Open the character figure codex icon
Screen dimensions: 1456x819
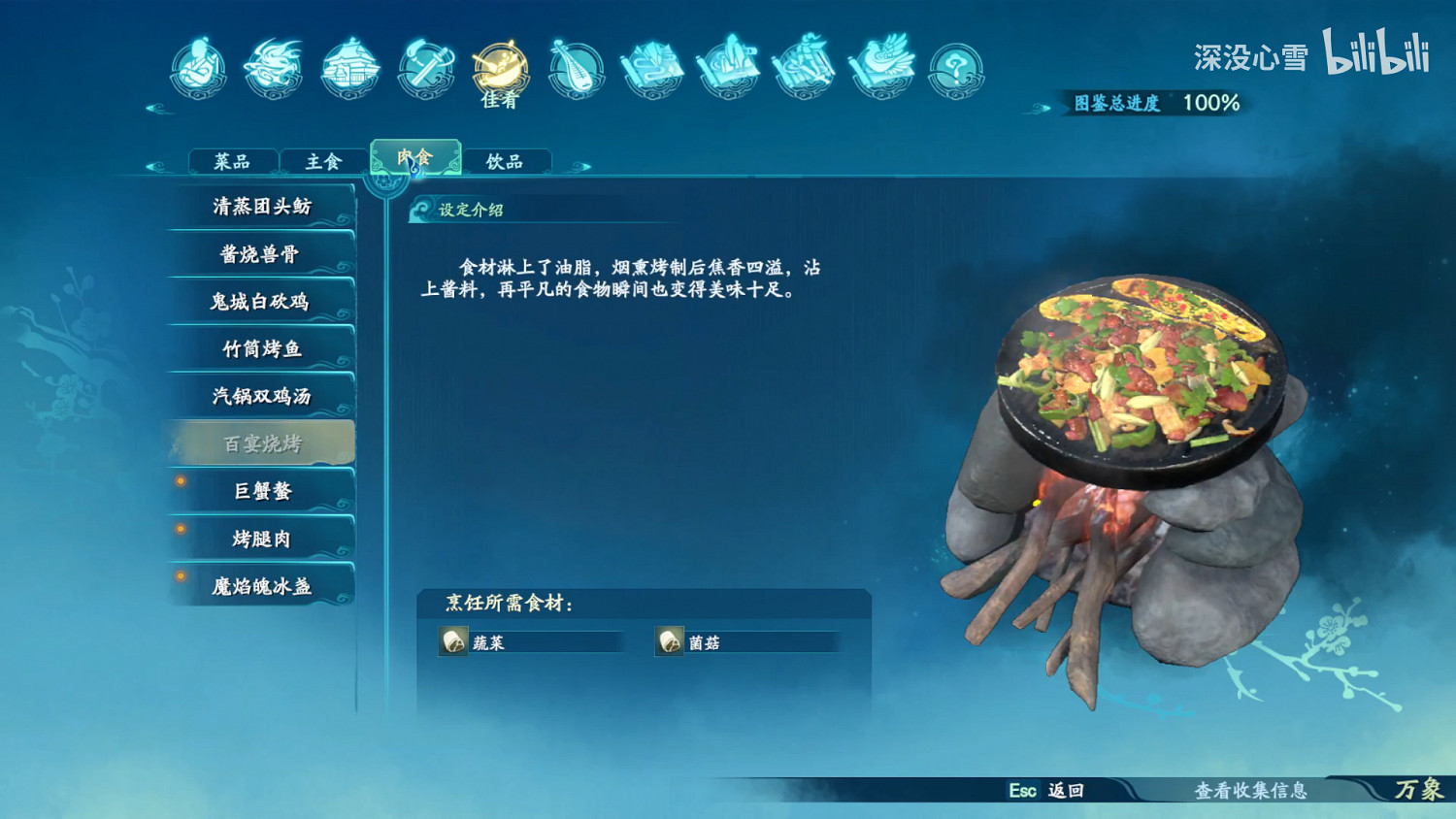click(199, 68)
